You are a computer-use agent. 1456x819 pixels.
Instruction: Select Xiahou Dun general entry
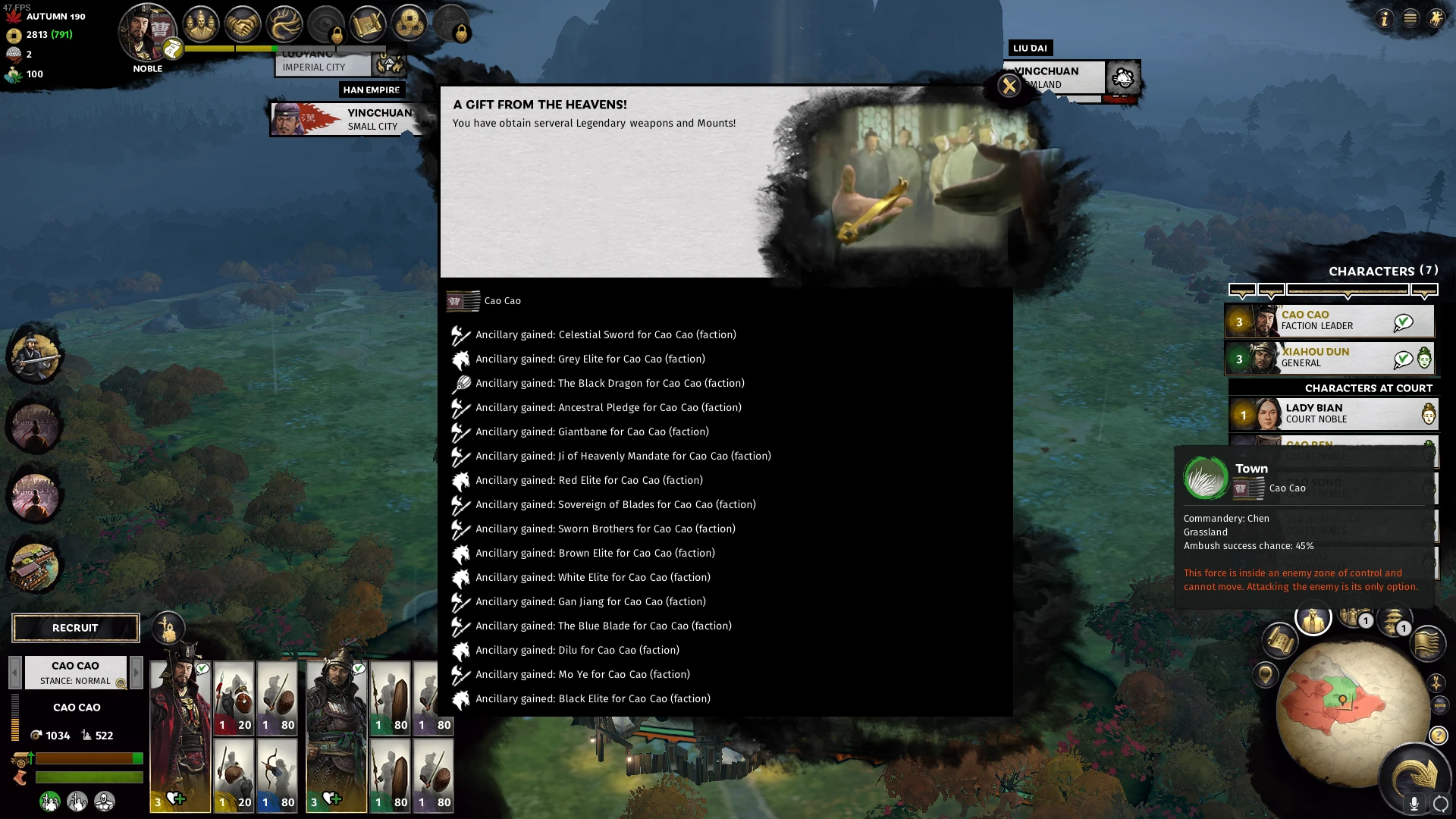[1329, 358]
